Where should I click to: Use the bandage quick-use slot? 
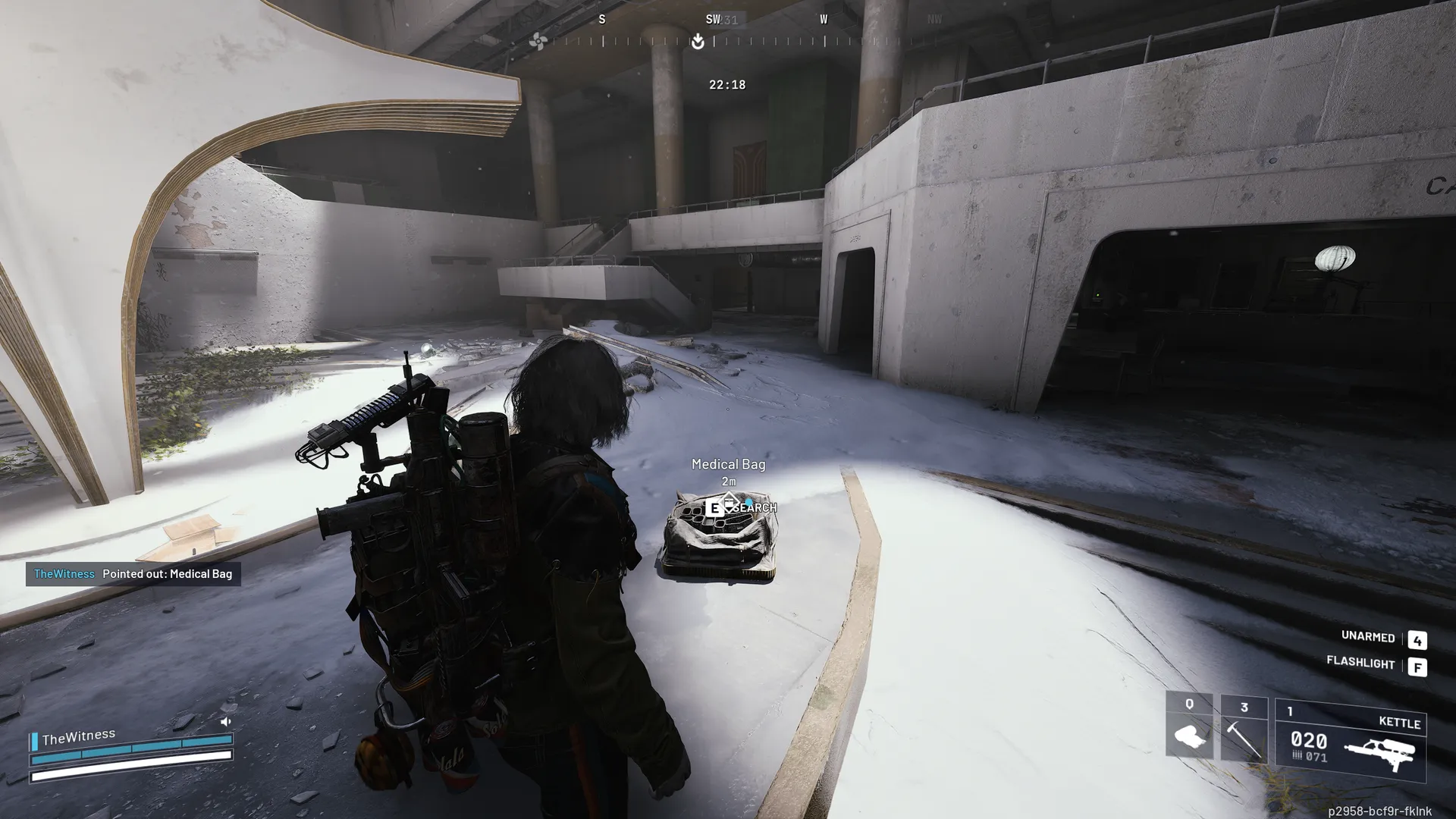[1188, 726]
